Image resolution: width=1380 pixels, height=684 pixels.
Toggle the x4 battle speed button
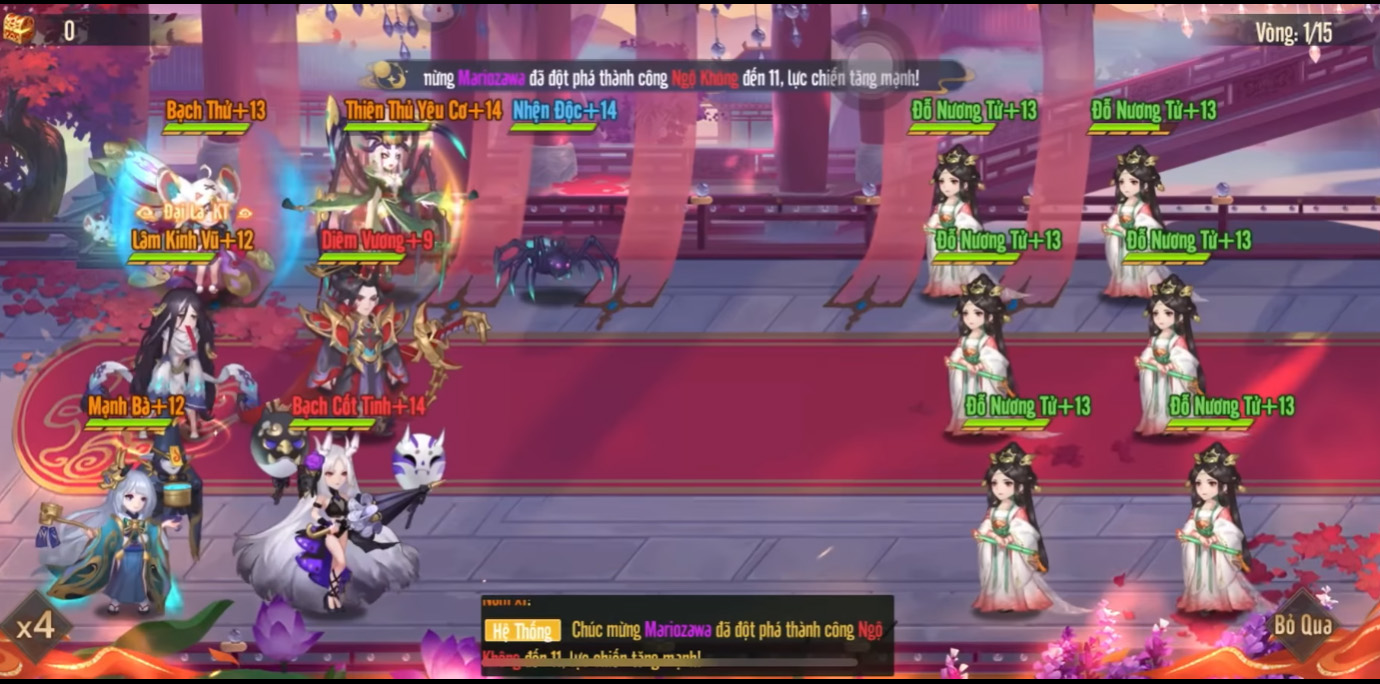(x=35, y=628)
